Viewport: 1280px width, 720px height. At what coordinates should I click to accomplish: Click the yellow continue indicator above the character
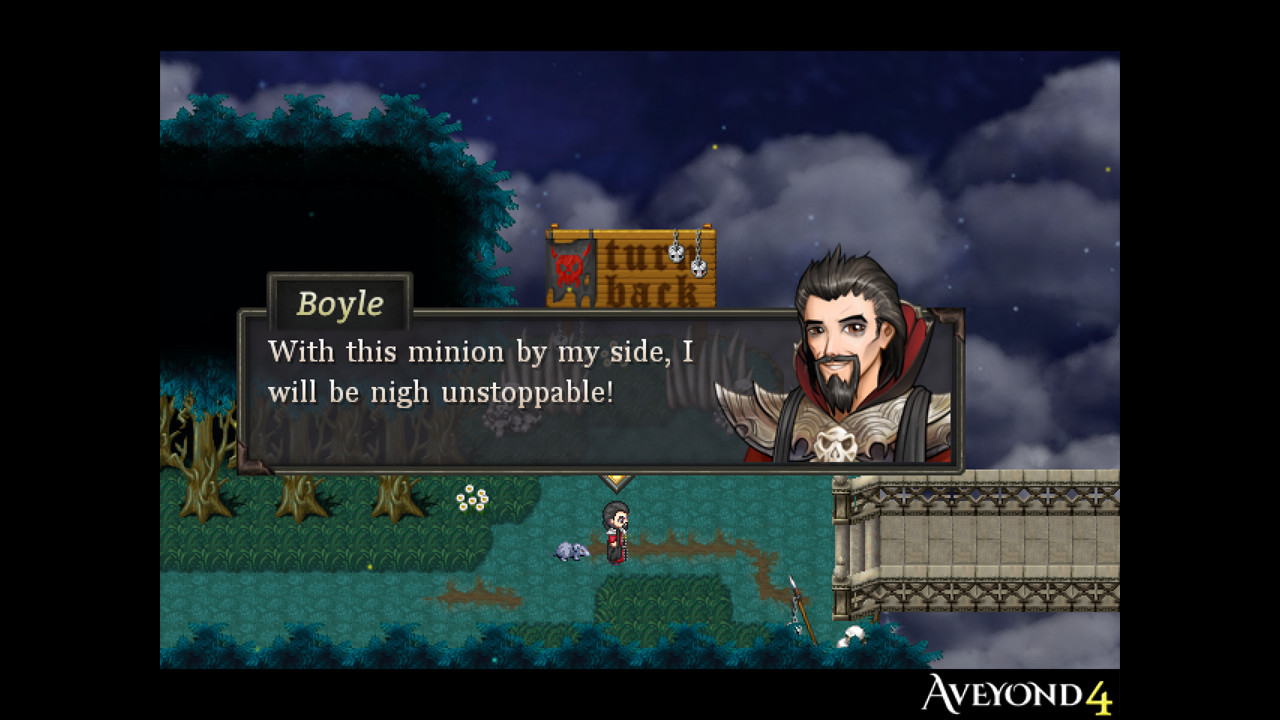pyautogui.click(x=617, y=478)
